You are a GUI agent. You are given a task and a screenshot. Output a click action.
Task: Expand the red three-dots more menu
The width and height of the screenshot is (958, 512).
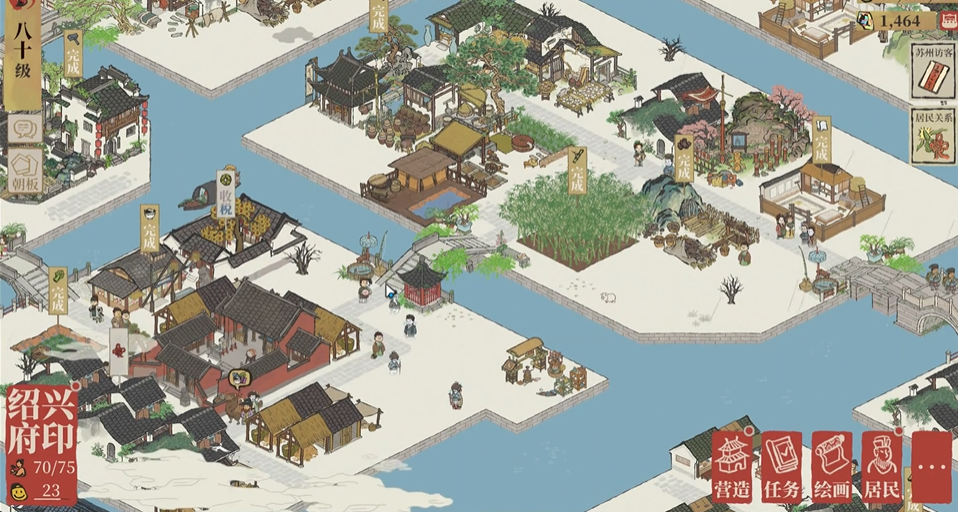coord(932,466)
